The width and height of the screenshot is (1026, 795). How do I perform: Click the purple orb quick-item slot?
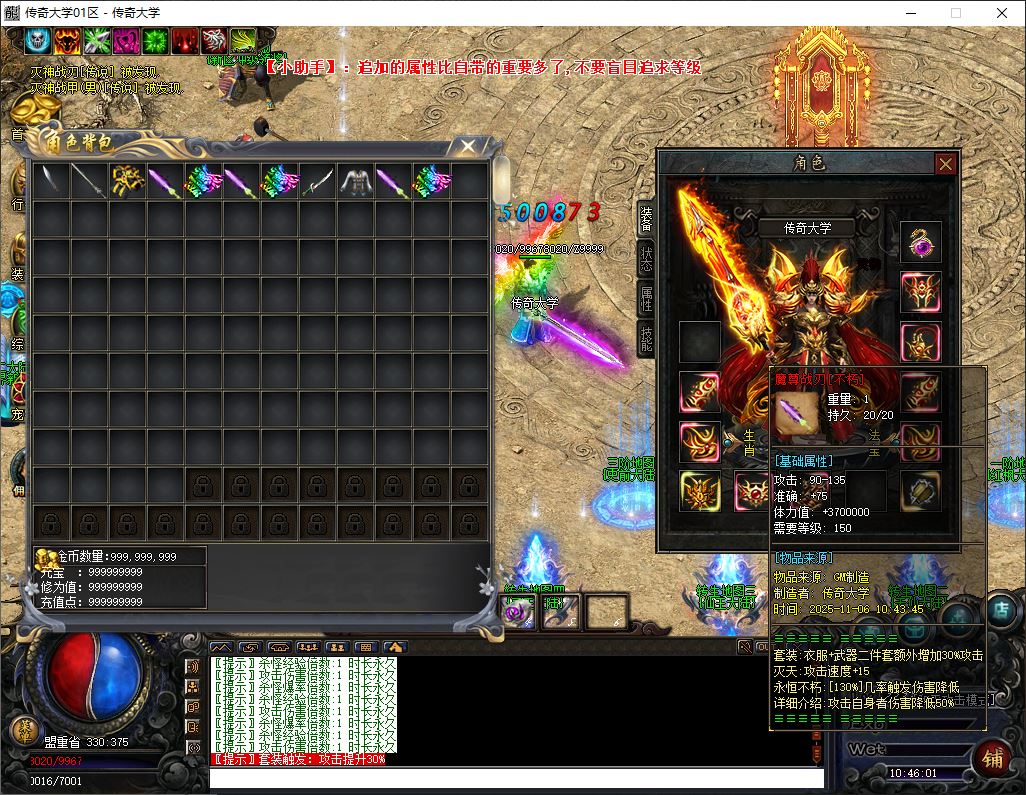519,611
